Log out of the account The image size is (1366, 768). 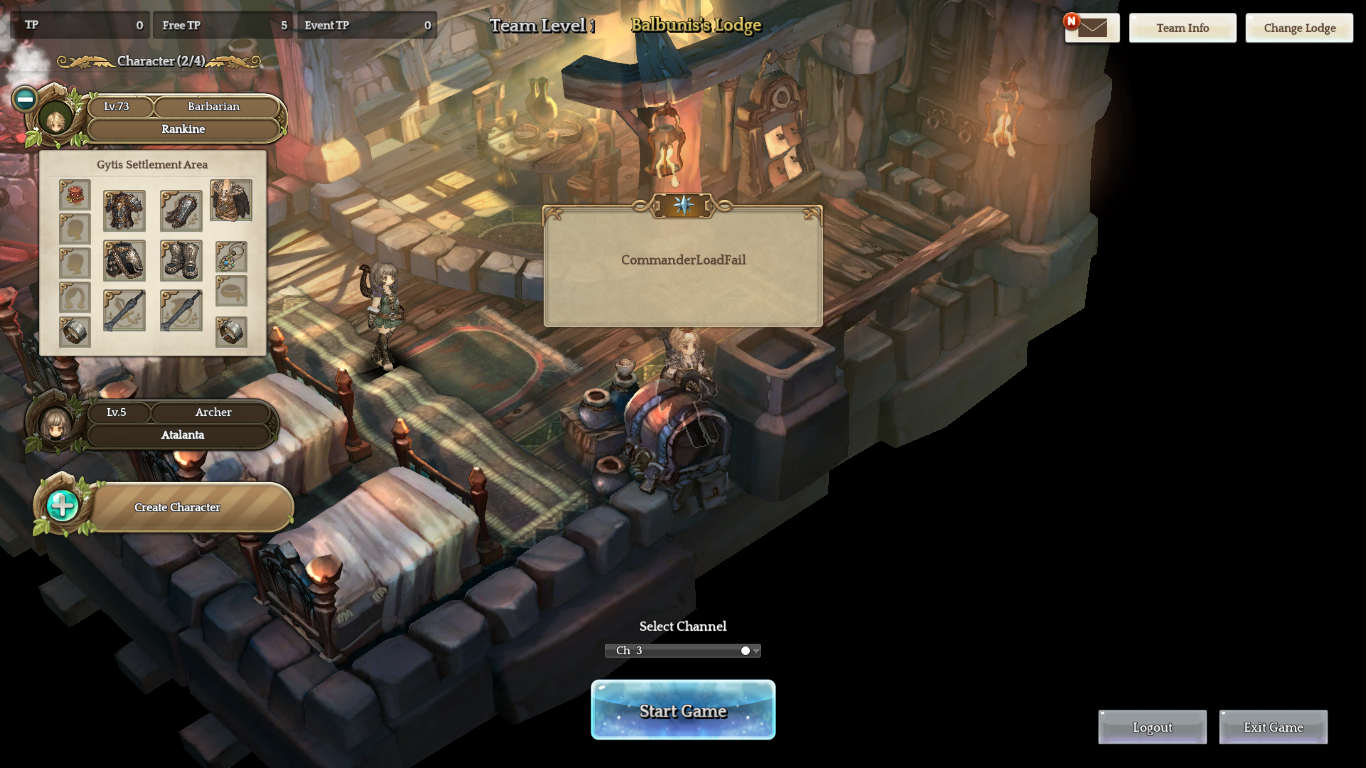(x=1152, y=727)
